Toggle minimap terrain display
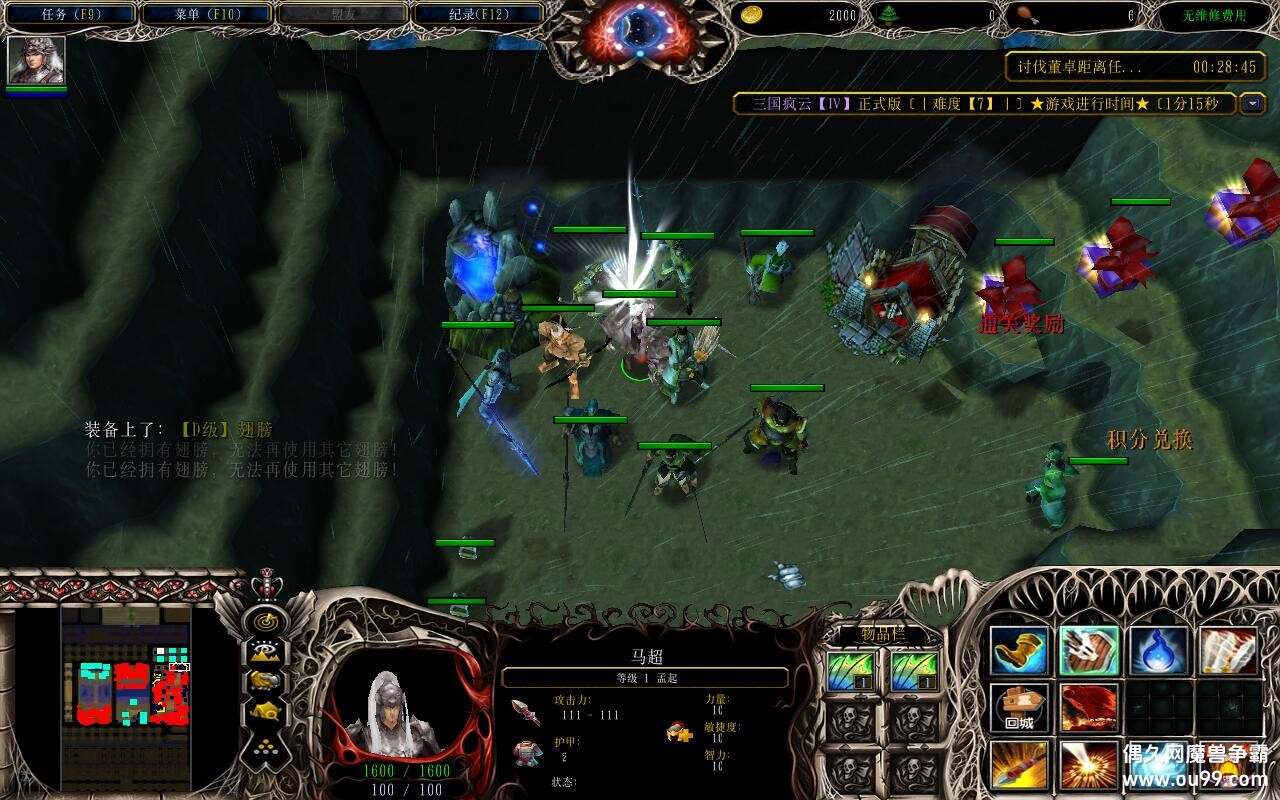1280x800 pixels. click(x=265, y=651)
